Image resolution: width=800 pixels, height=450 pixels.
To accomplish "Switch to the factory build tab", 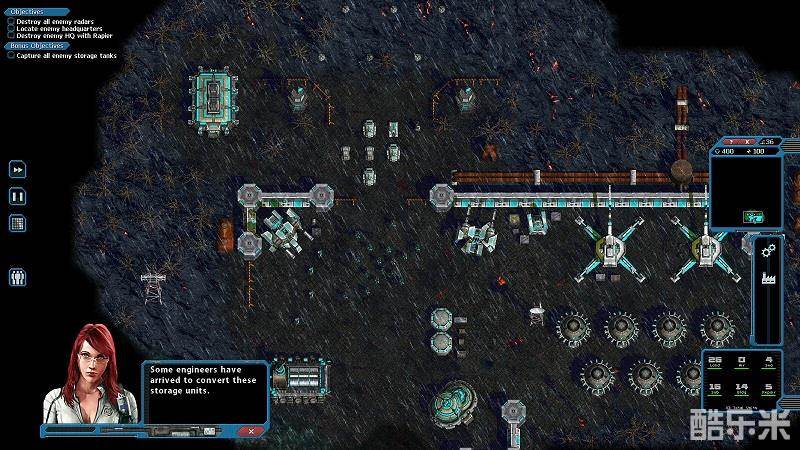I will tap(768, 277).
